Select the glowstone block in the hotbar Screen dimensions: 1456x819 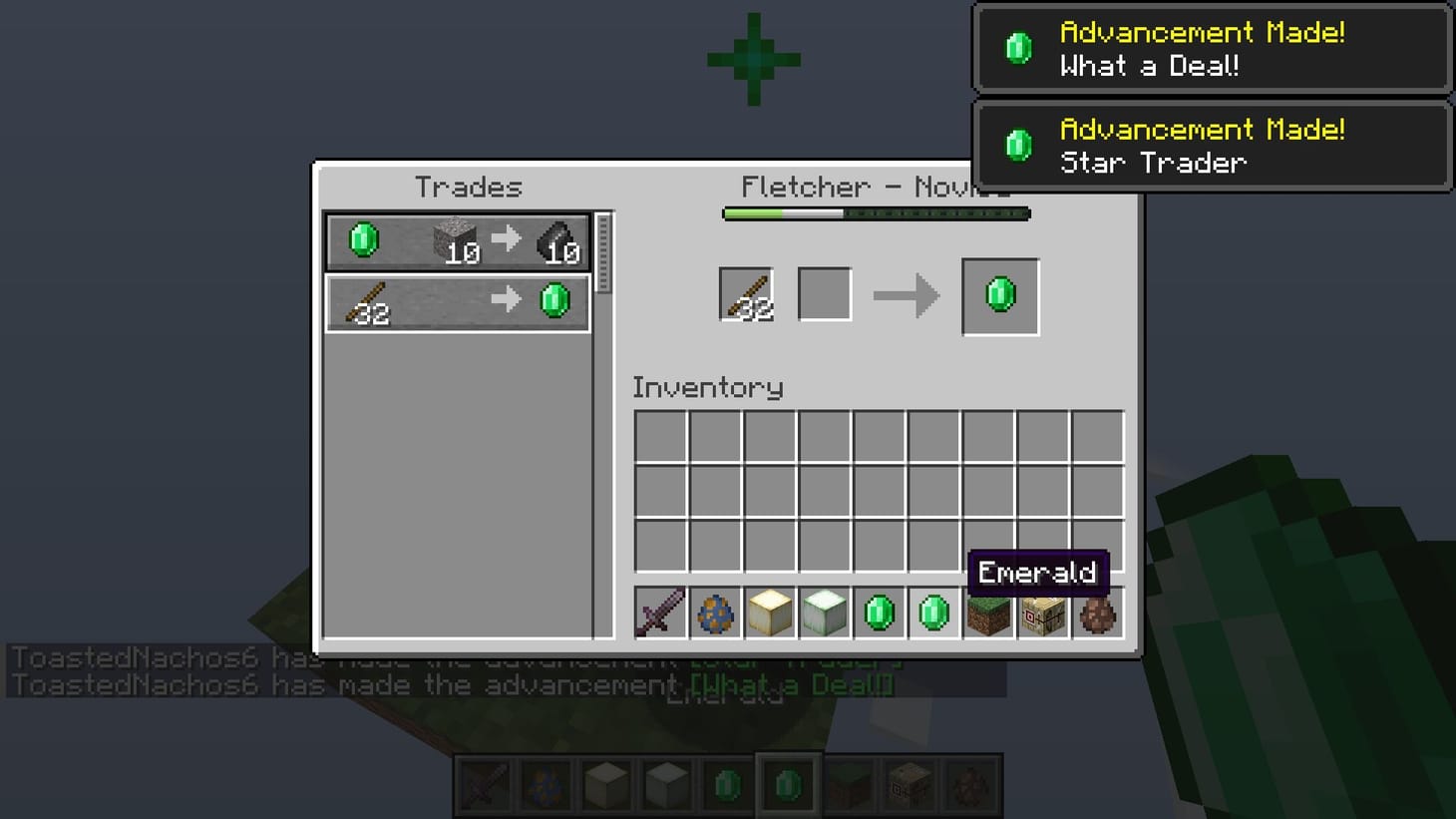pos(770,614)
